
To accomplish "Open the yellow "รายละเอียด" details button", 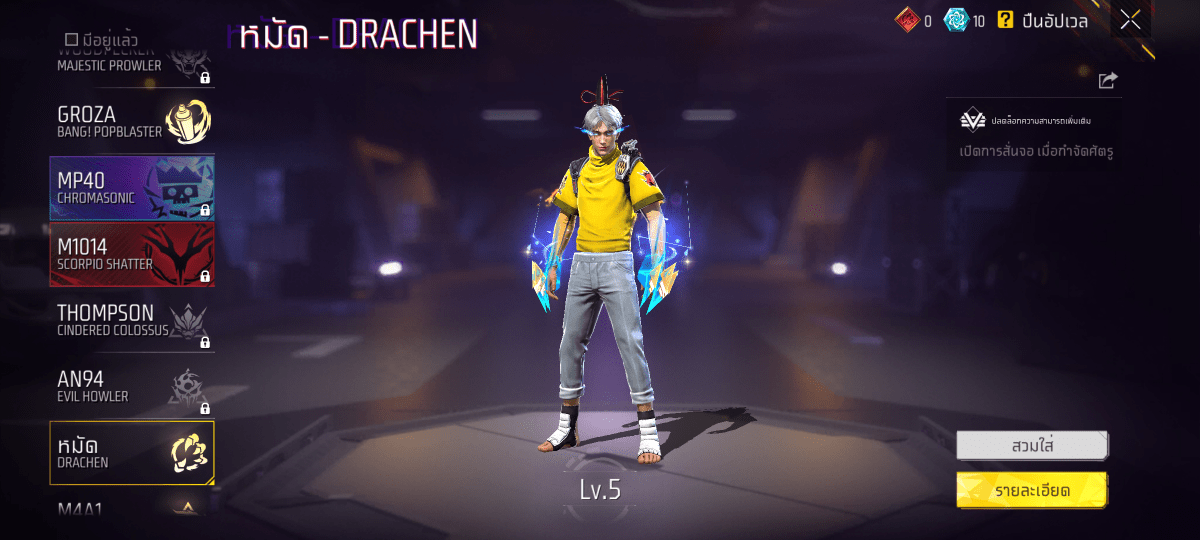I will click(x=1031, y=490).
